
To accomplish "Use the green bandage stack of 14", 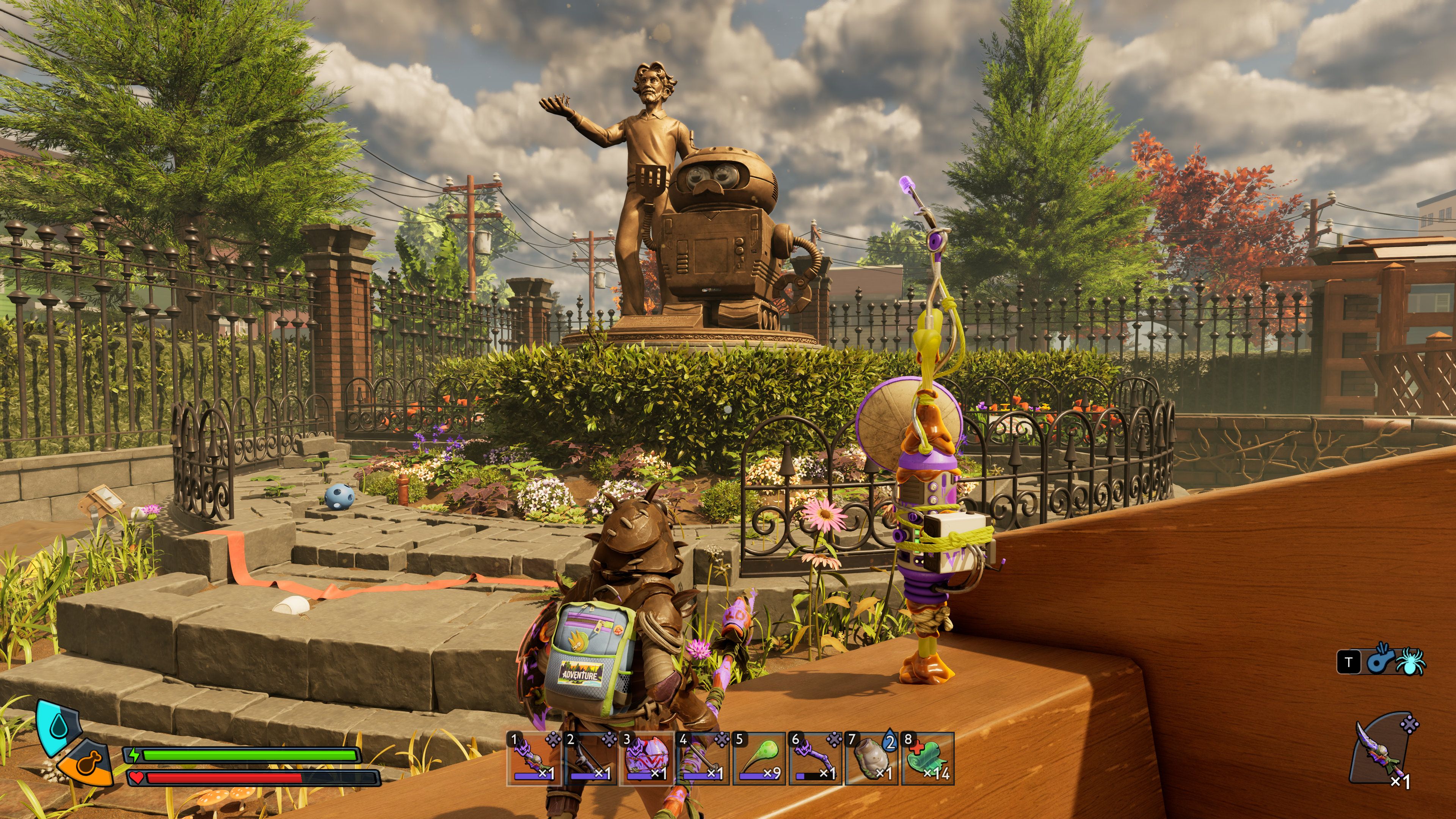I will [927, 758].
